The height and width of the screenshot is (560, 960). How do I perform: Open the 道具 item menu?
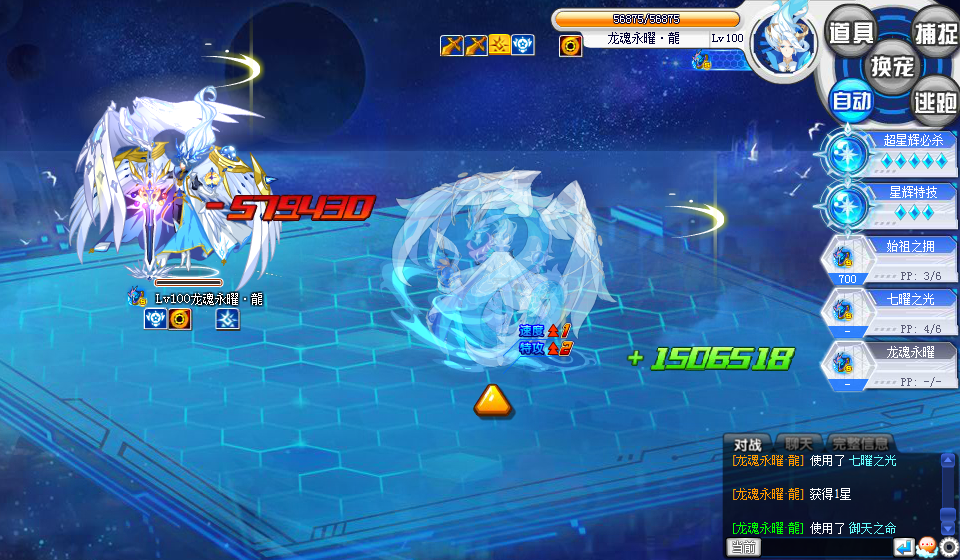[x=851, y=31]
